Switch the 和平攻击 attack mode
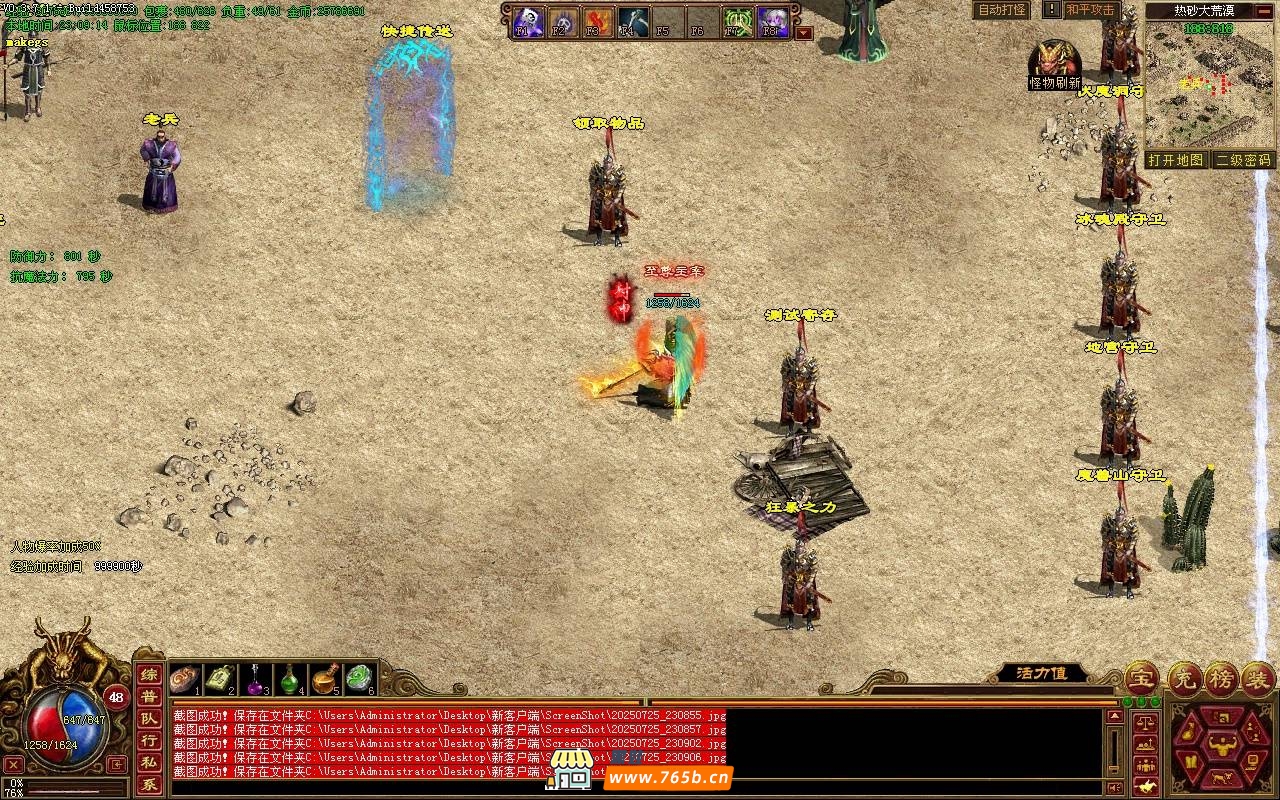The width and height of the screenshot is (1280, 800). (x=1089, y=10)
